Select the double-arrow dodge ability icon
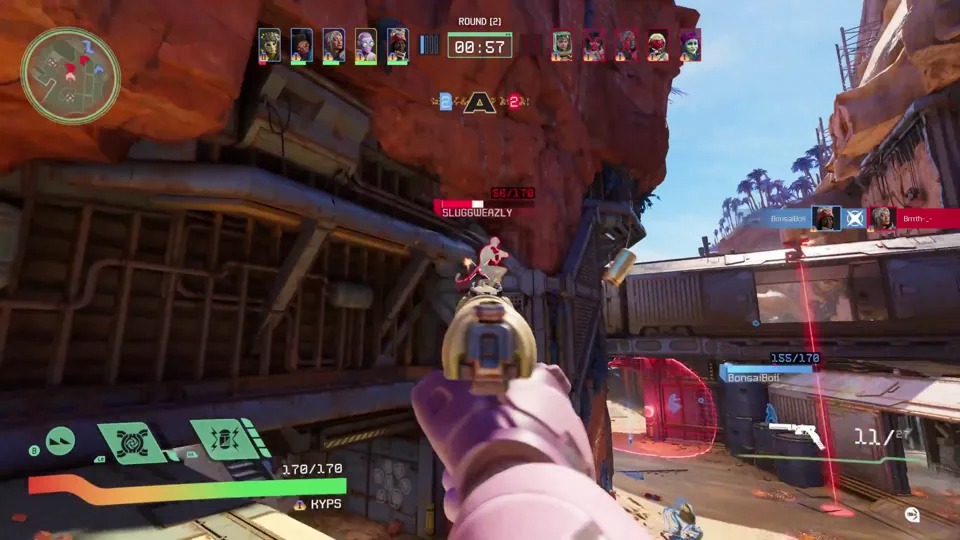960x540 pixels. (60, 441)
